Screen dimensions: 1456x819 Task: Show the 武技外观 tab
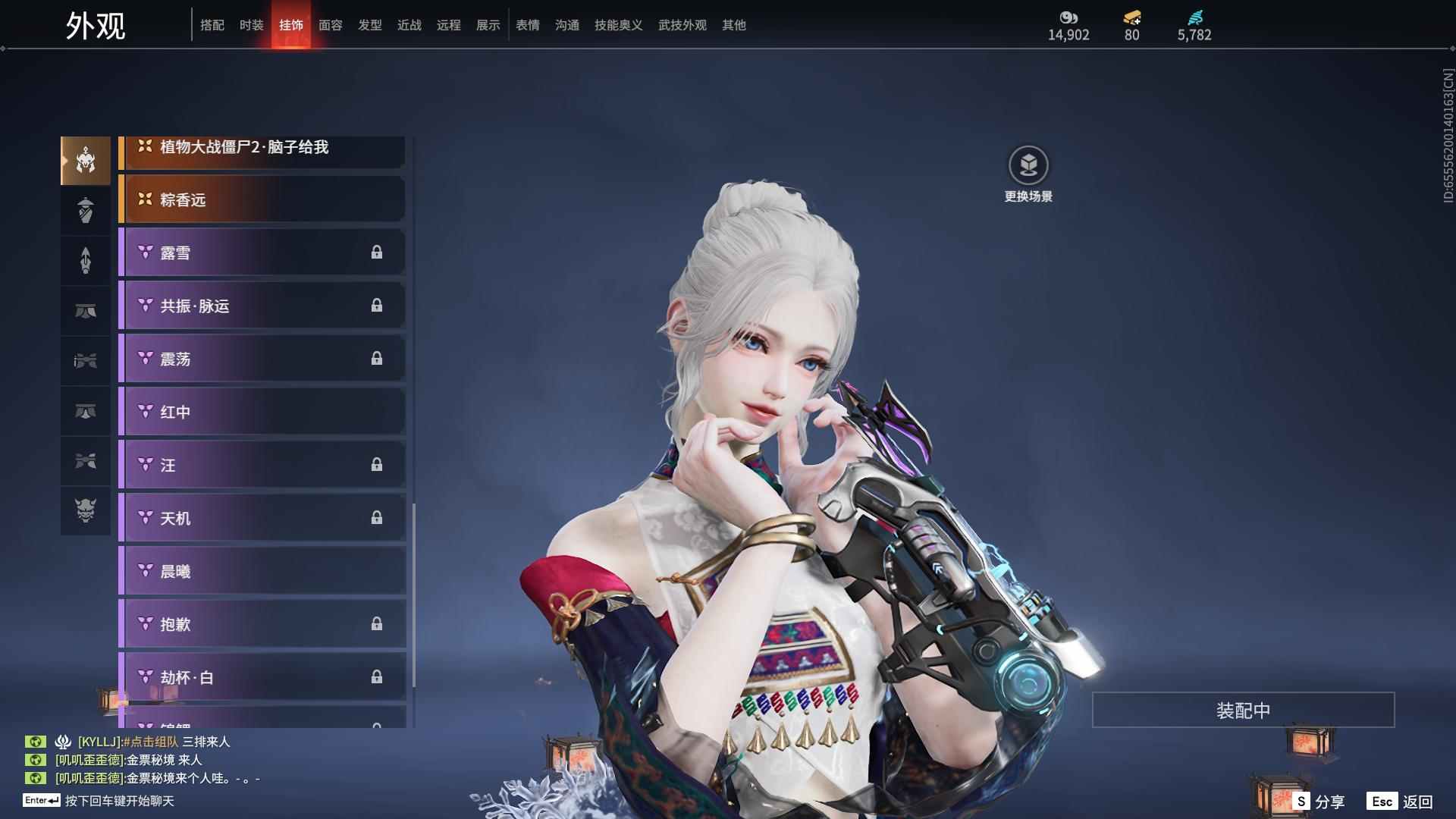(682, 25)
